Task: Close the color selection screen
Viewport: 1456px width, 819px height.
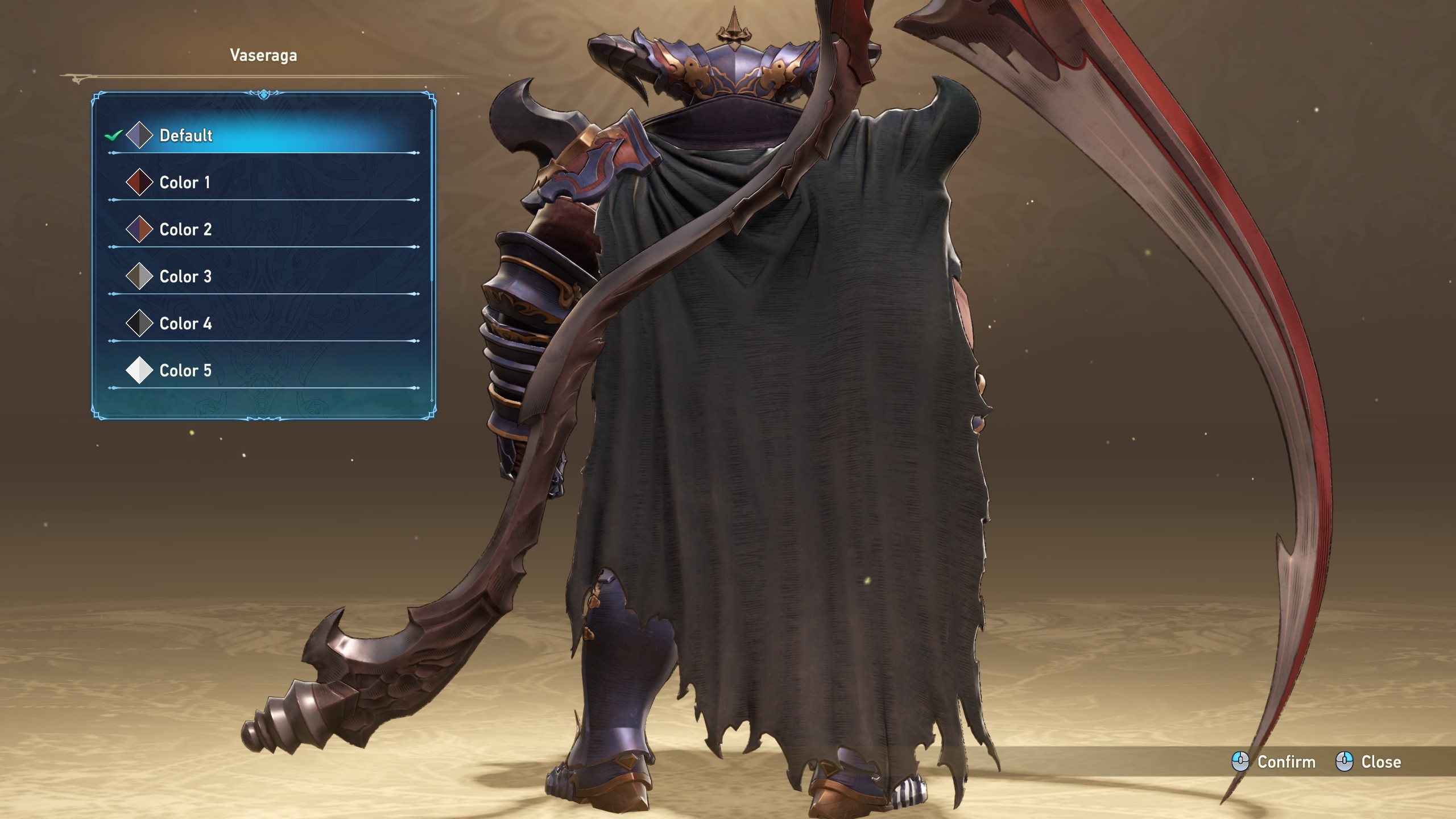Action: (x=1368, y=762)
